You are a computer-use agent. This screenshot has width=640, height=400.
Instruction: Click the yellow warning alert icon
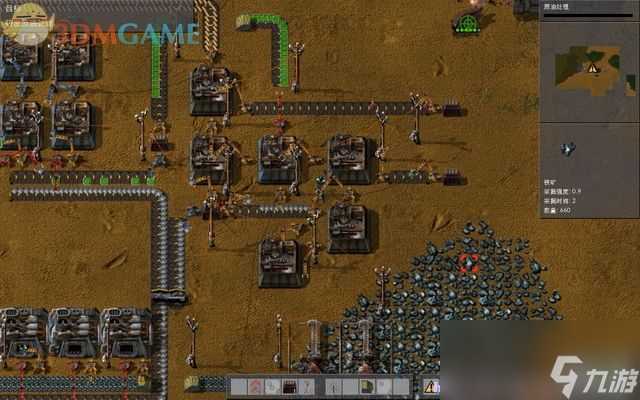(431, 386)
